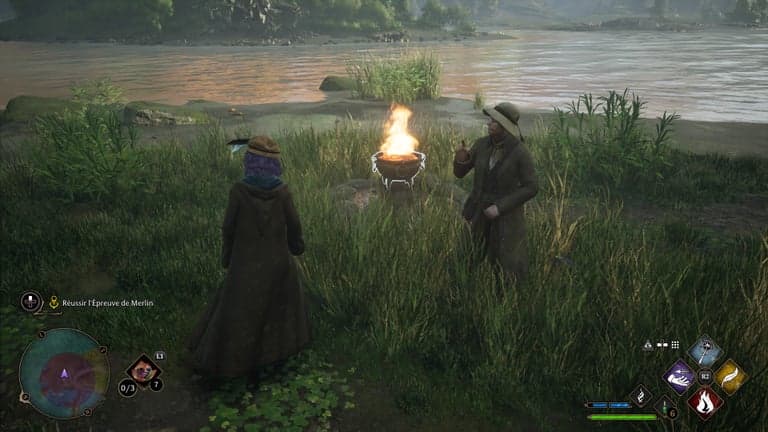Cast the red flame spell

tap(705, 401)
